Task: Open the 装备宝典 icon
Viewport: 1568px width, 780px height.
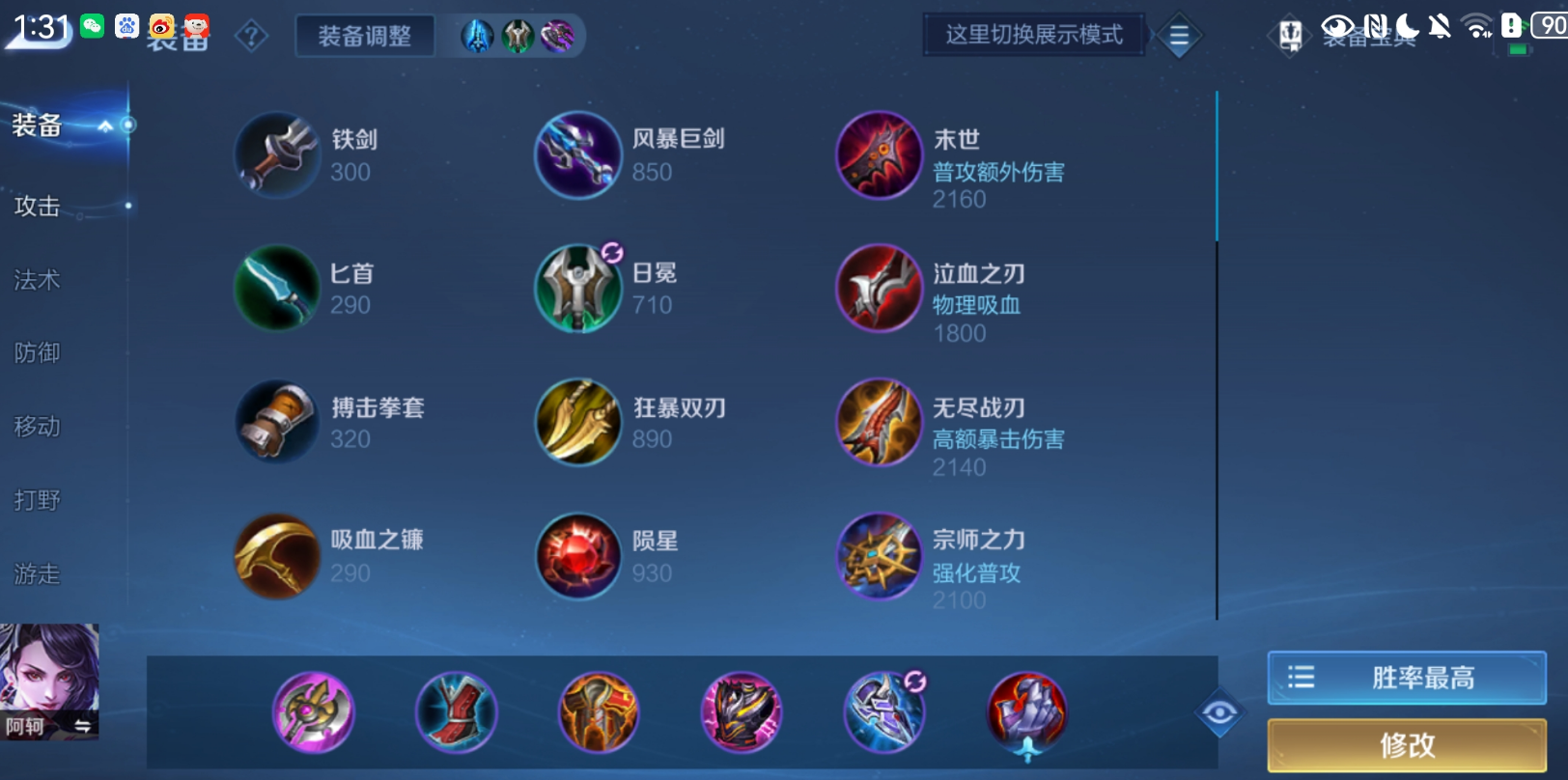Action: (1288, 34)
